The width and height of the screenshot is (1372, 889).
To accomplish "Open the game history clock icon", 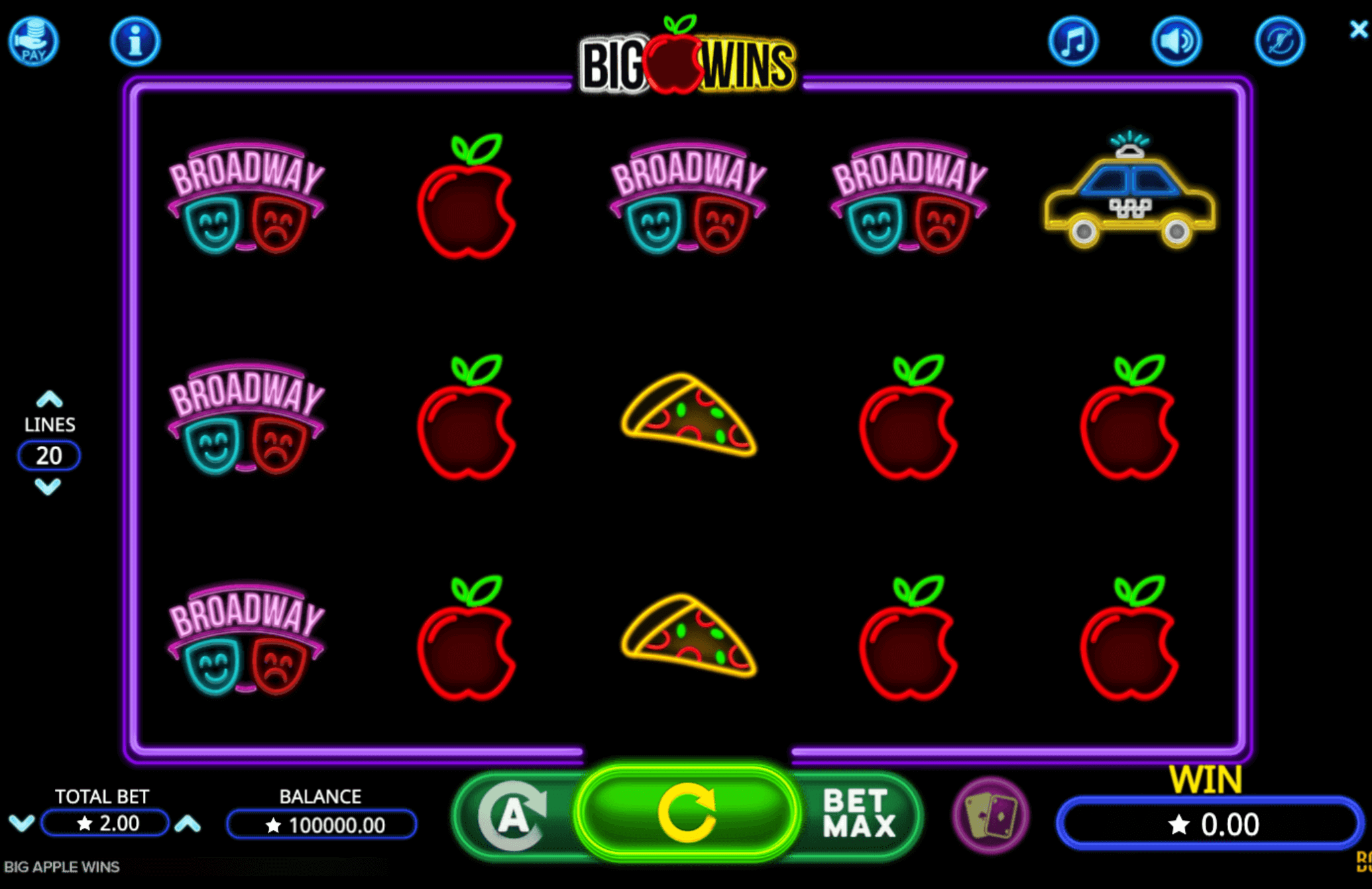I will pyautogui.click(x=1279, y=40).
